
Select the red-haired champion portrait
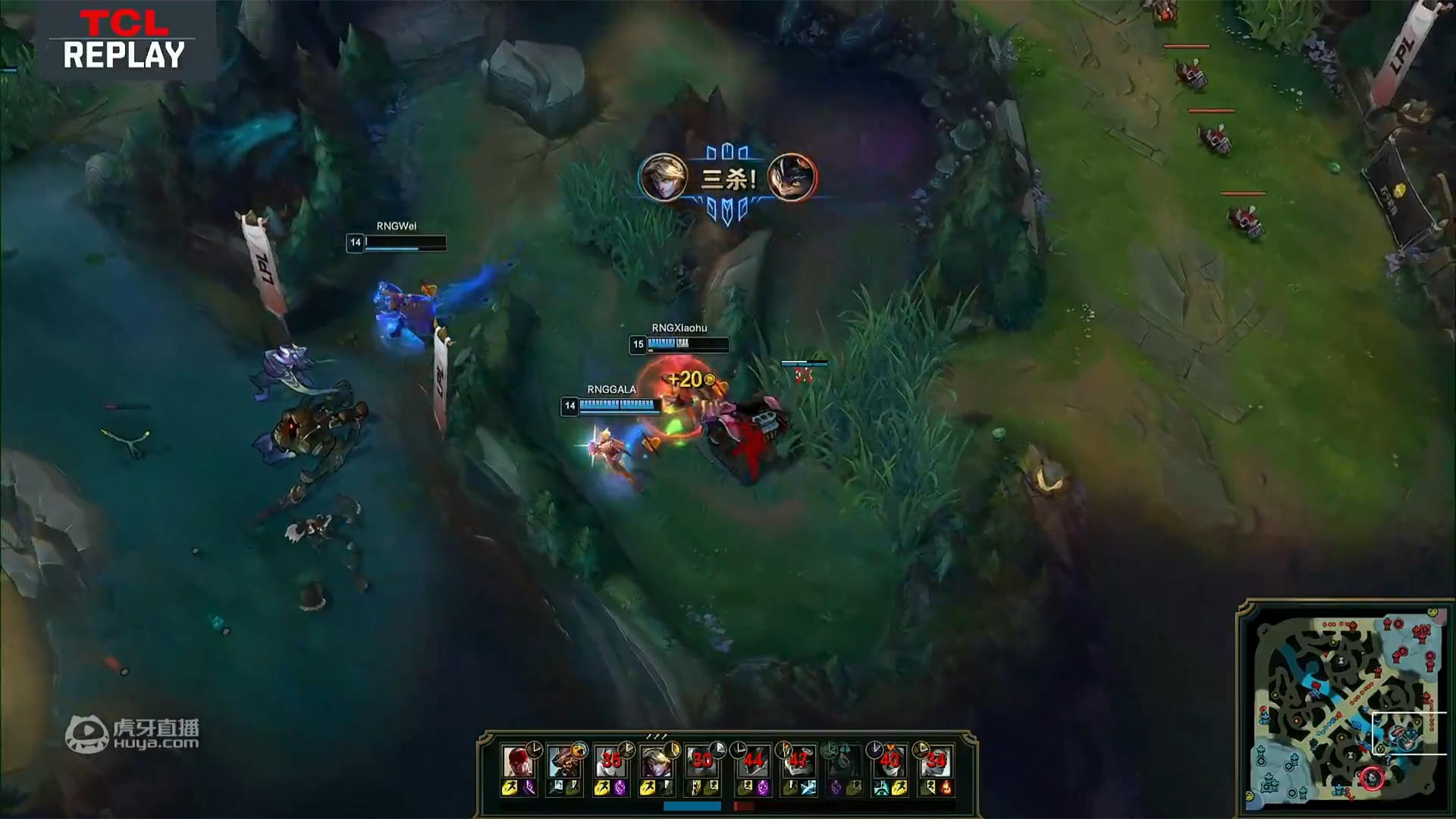(x=517, y=761)
